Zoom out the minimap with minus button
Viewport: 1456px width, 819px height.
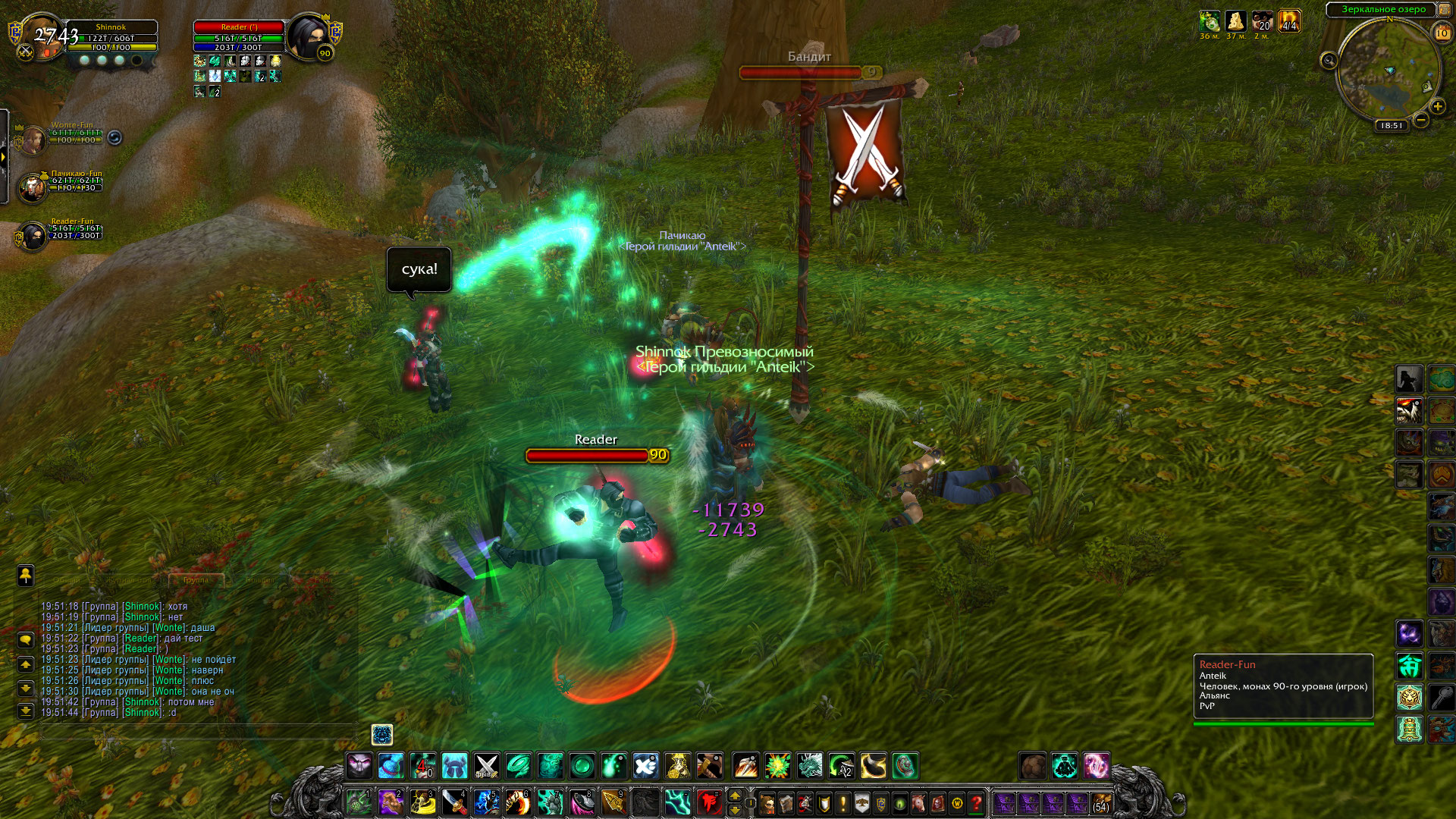pos(1421,120)
